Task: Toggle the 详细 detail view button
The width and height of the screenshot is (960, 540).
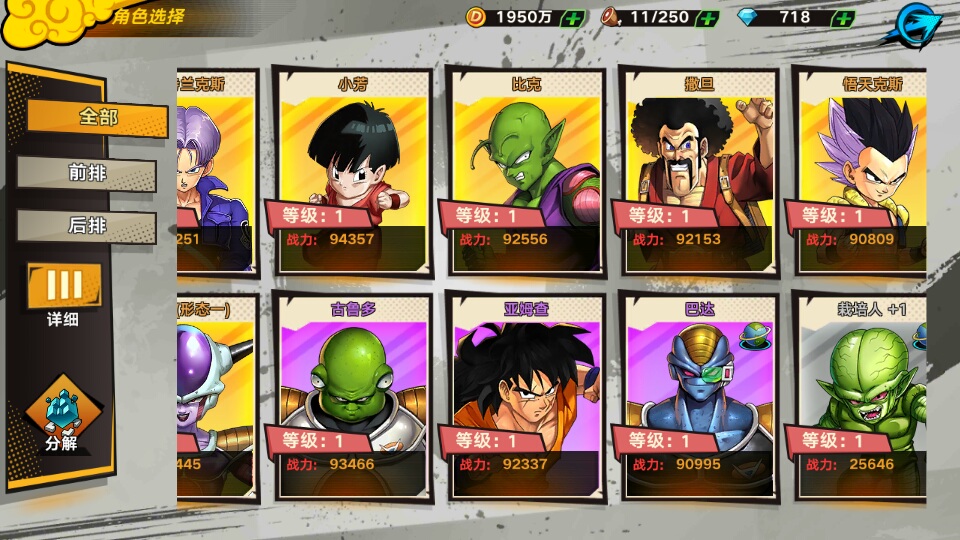Action: click(63, 290)
